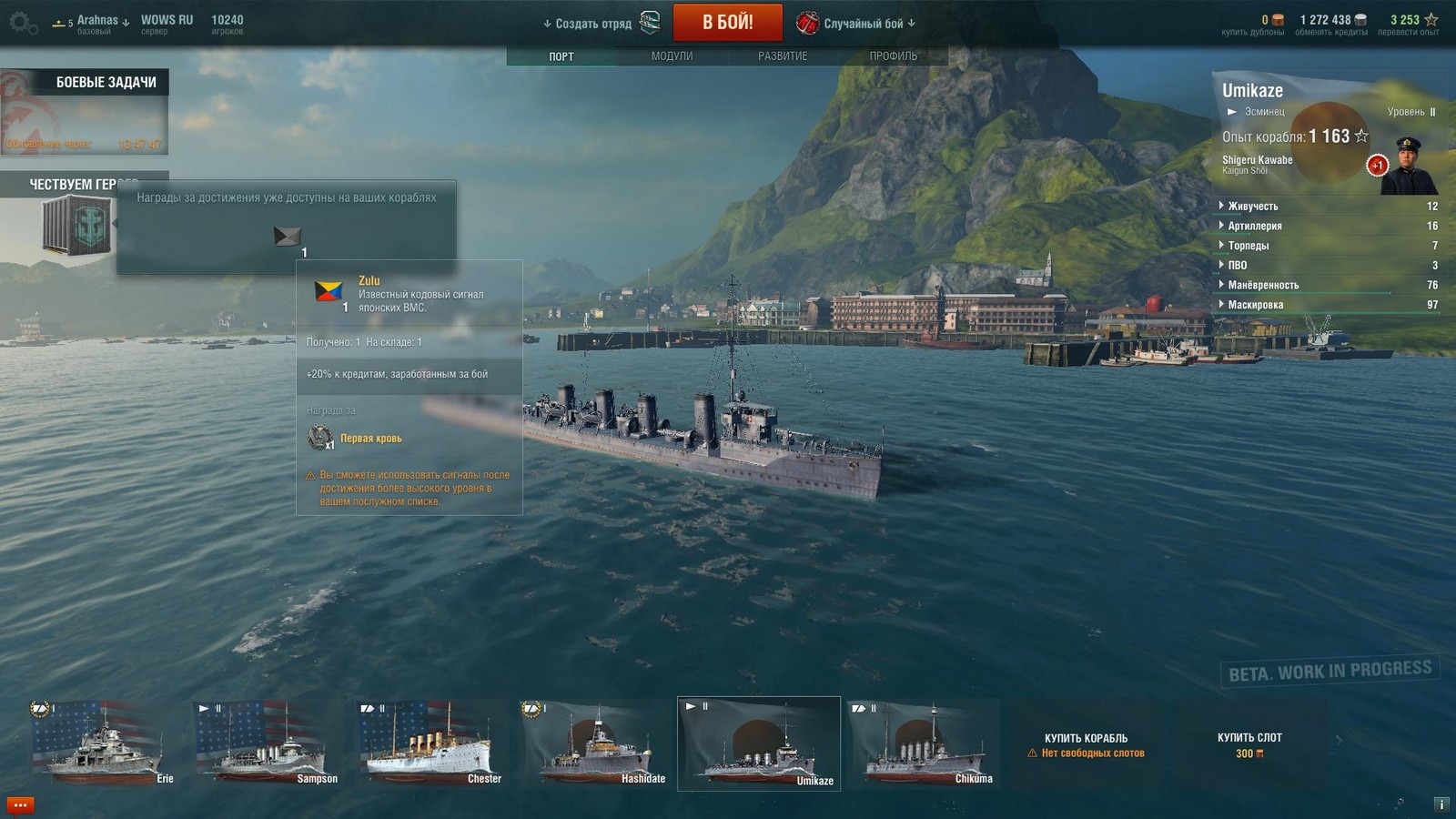Select the Hashidate ship slot

(594, 743)
